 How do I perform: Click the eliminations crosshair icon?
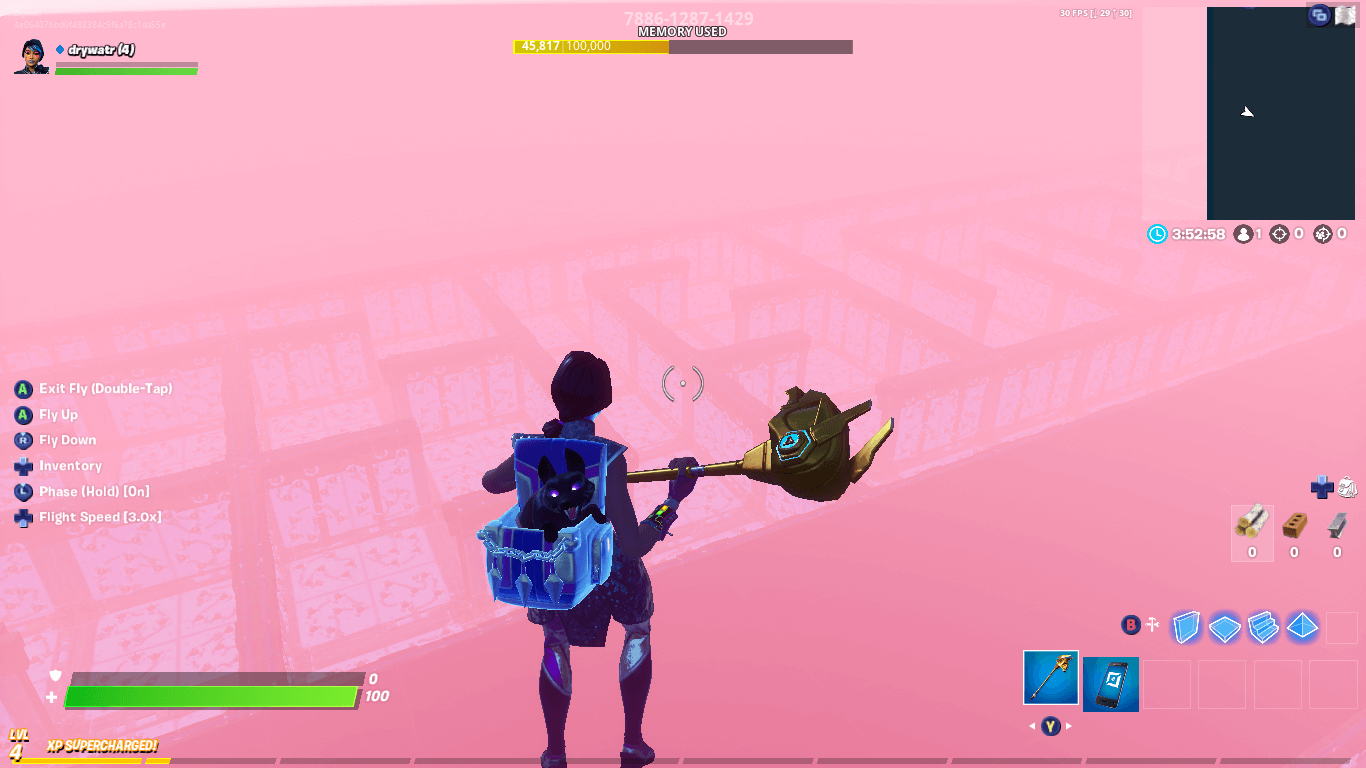click(x=1279, y=234)
